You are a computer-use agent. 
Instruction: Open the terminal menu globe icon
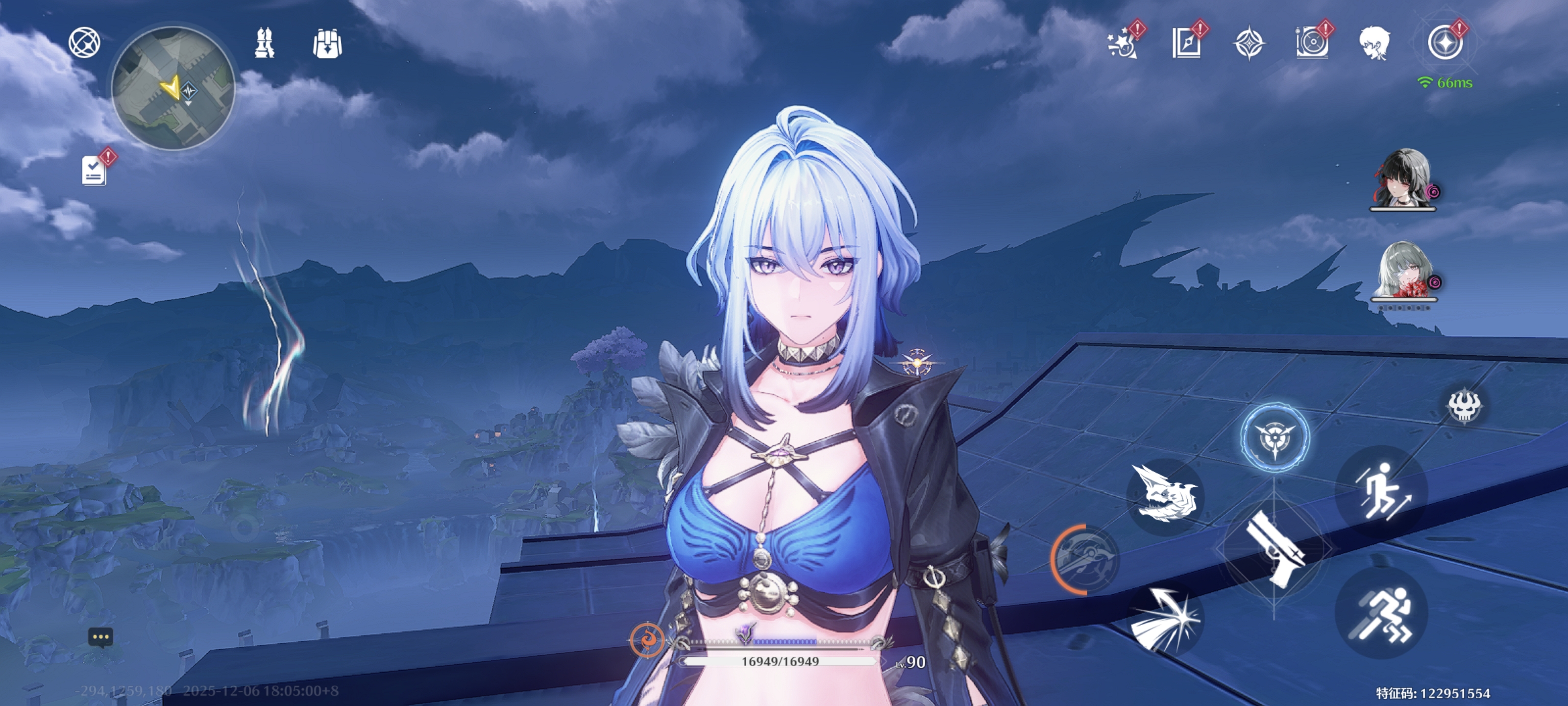click(x=84, y=43)
